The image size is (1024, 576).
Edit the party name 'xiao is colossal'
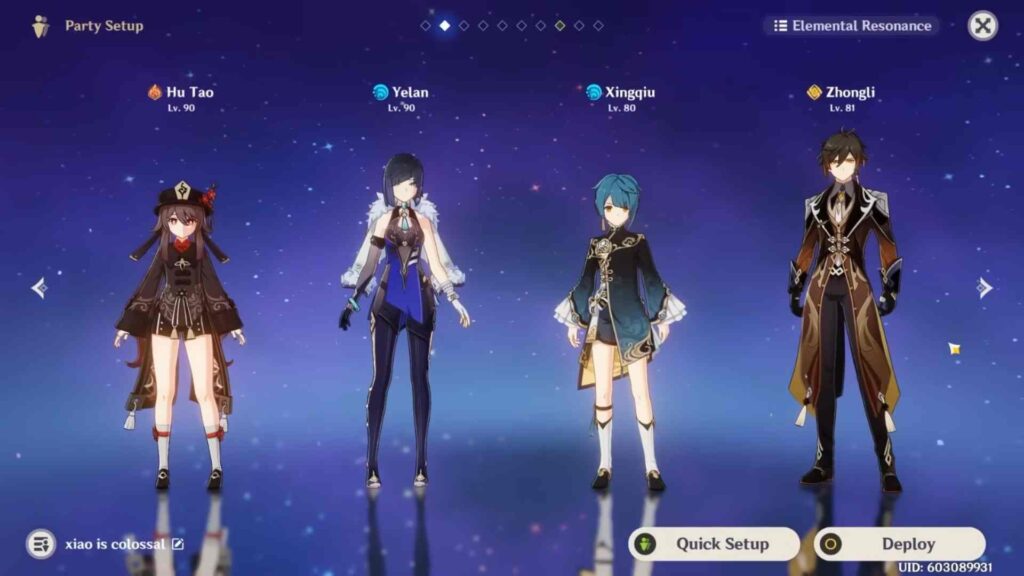click(x=178, y=544)
